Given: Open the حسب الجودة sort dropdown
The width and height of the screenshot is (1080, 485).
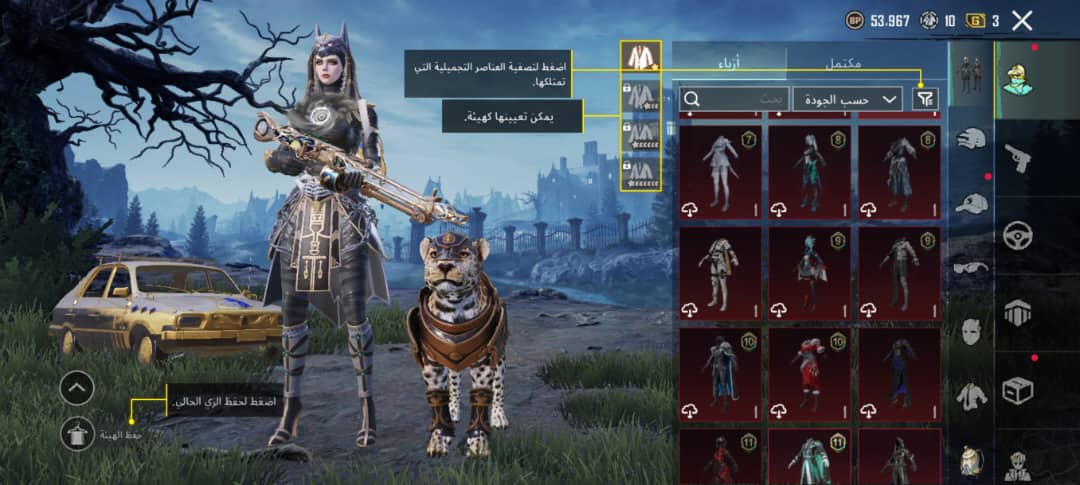Looking at the screenshot, I should (x=847, y=99).
